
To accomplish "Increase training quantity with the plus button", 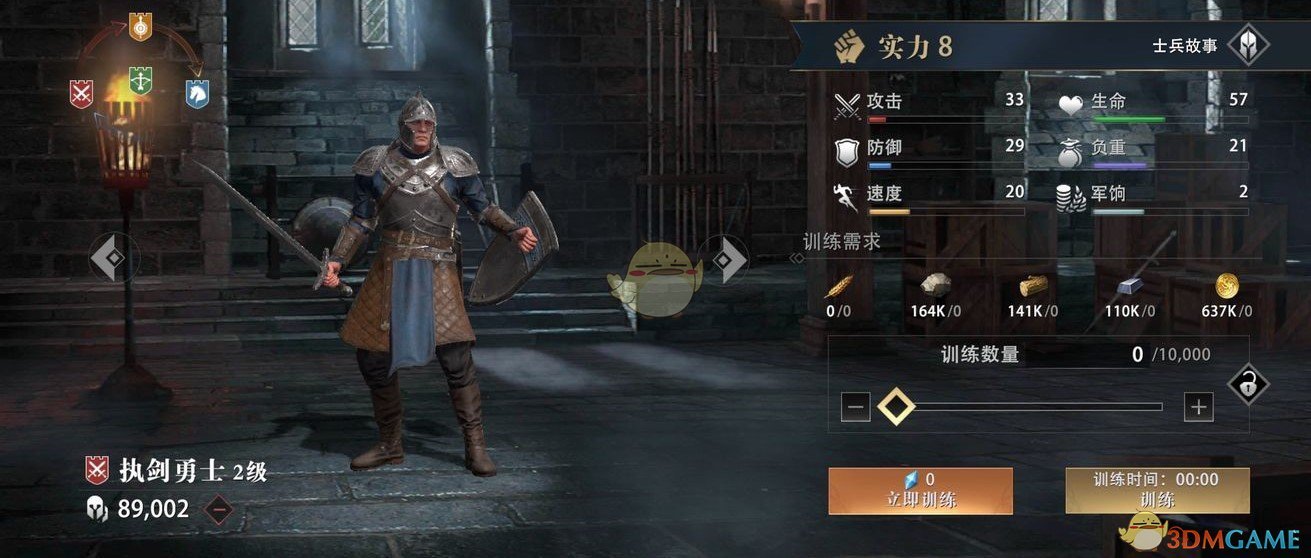I will (1198, 407).
